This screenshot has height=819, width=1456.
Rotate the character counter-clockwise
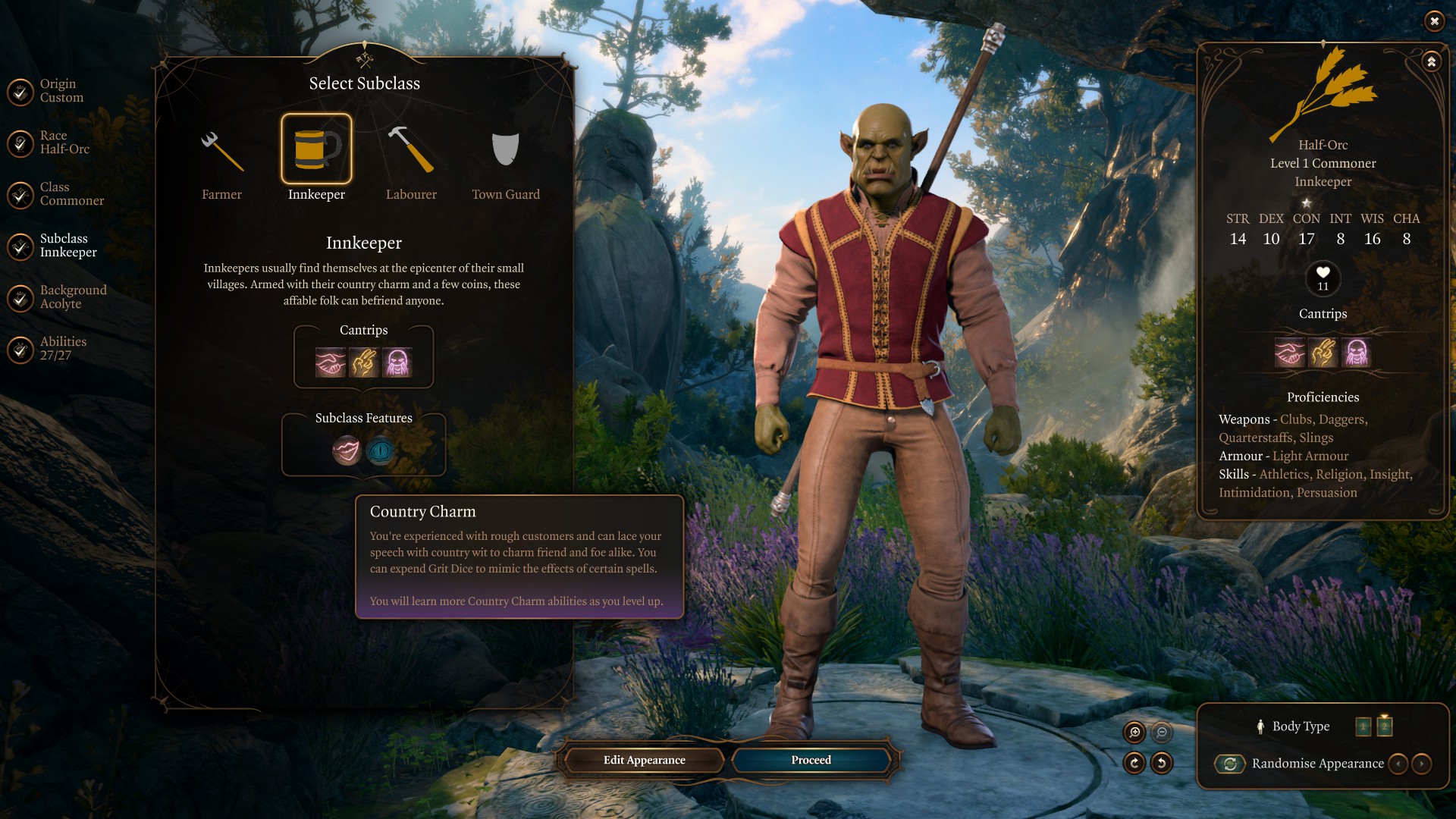(x=1162, y=763)
